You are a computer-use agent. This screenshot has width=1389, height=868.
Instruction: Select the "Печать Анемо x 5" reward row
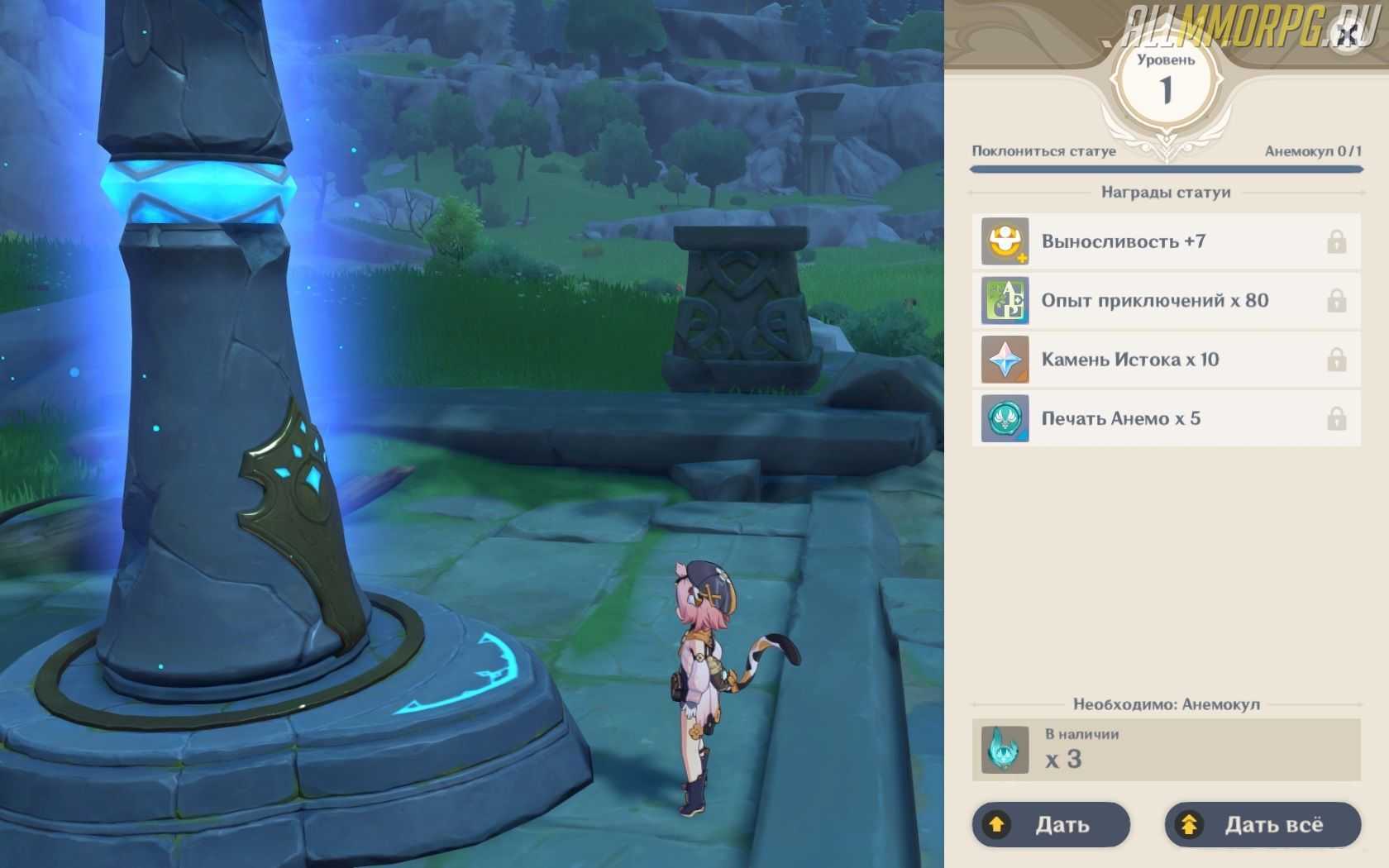[1166, 418]
